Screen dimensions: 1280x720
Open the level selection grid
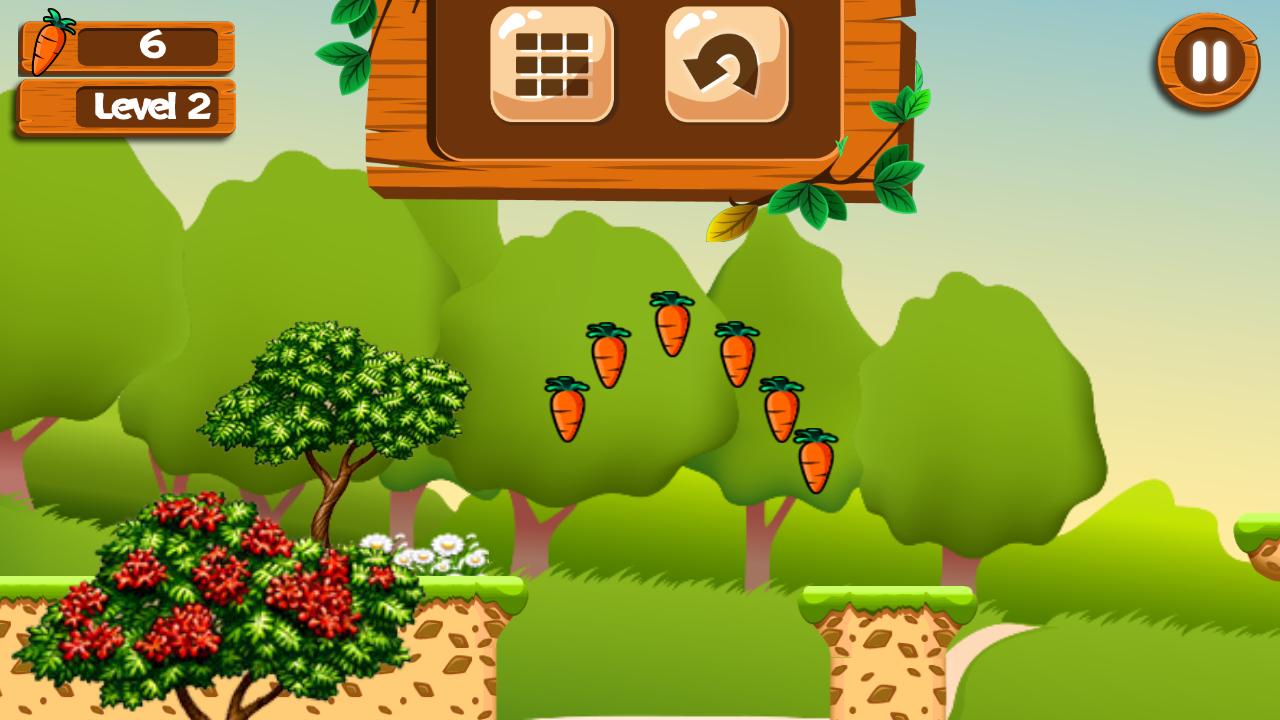point(551,62)
